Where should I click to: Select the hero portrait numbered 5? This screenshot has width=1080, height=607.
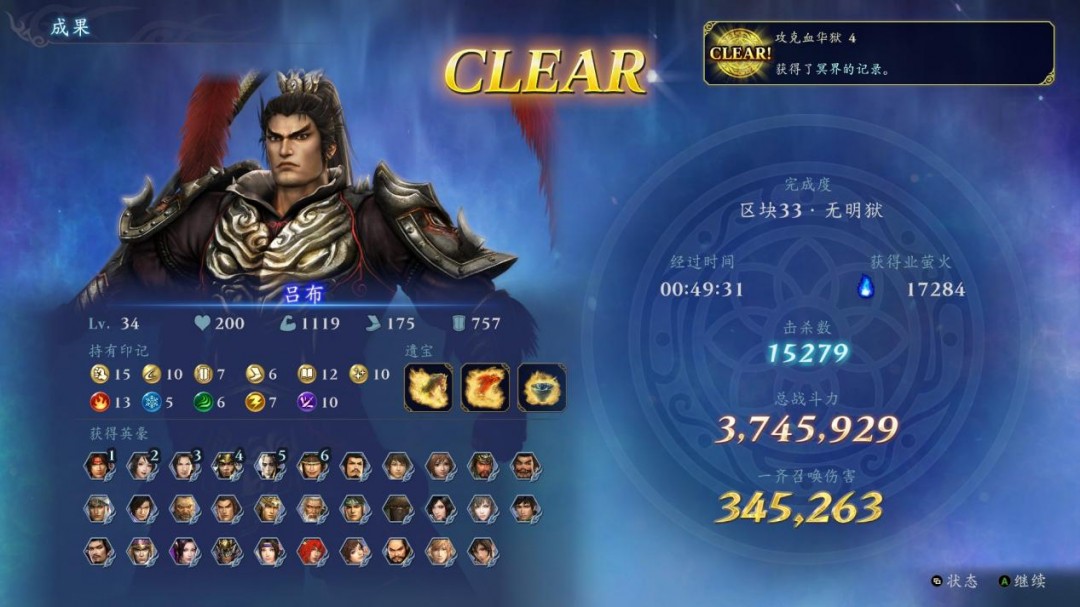click(x=270, y=466)
